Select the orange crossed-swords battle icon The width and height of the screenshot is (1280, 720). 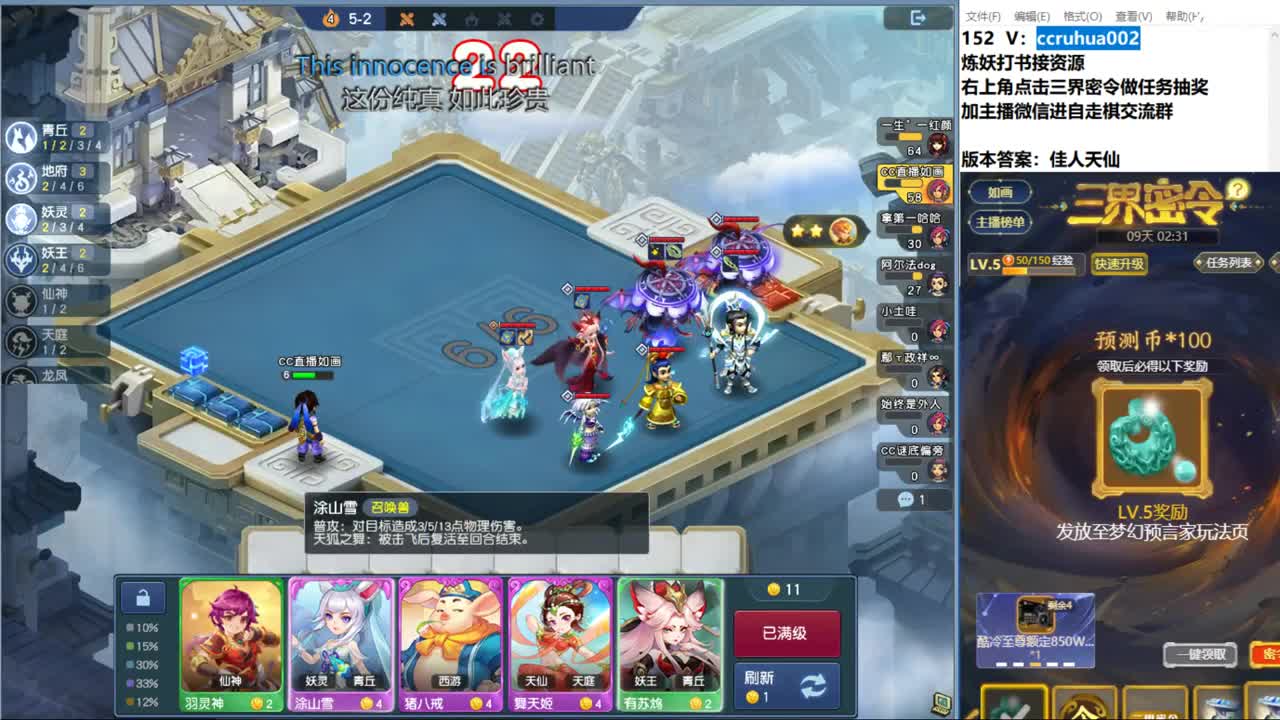point(406,16)
